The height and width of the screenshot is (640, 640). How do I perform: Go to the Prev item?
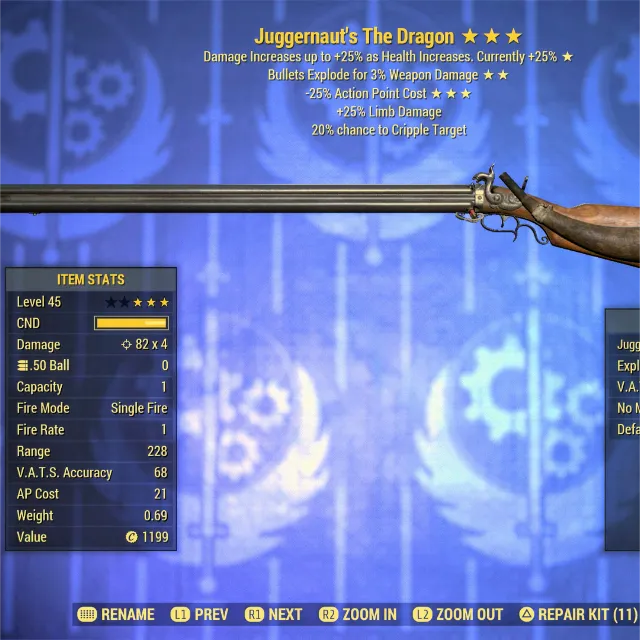point(200,614)
